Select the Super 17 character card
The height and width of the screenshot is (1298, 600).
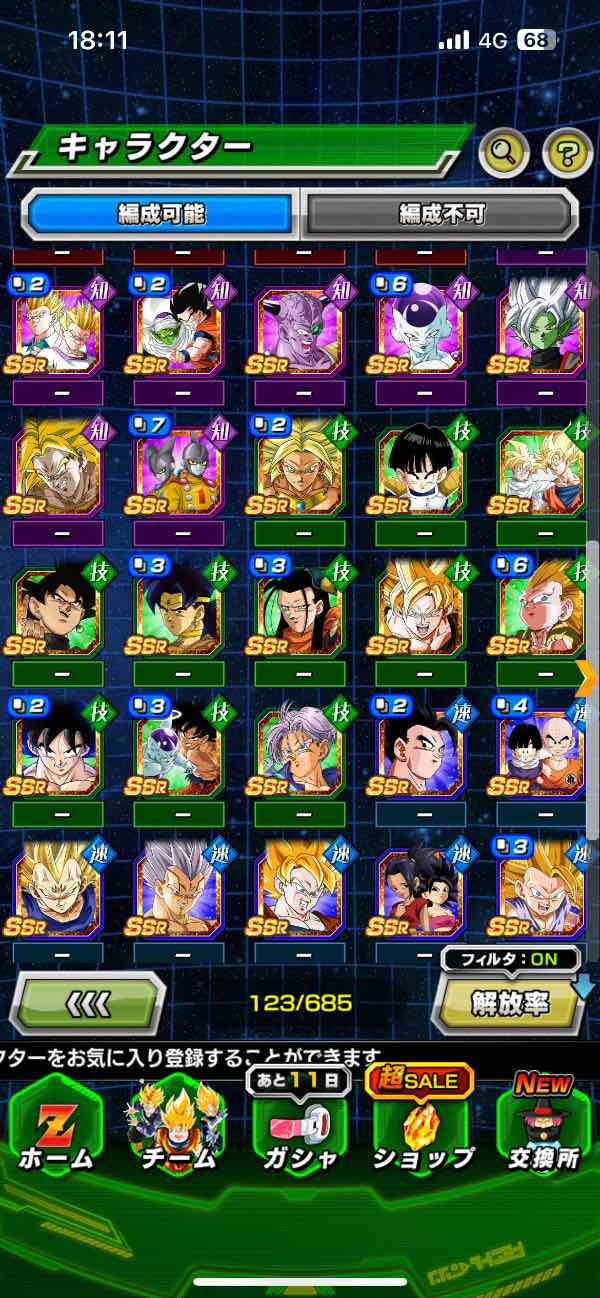300,612
